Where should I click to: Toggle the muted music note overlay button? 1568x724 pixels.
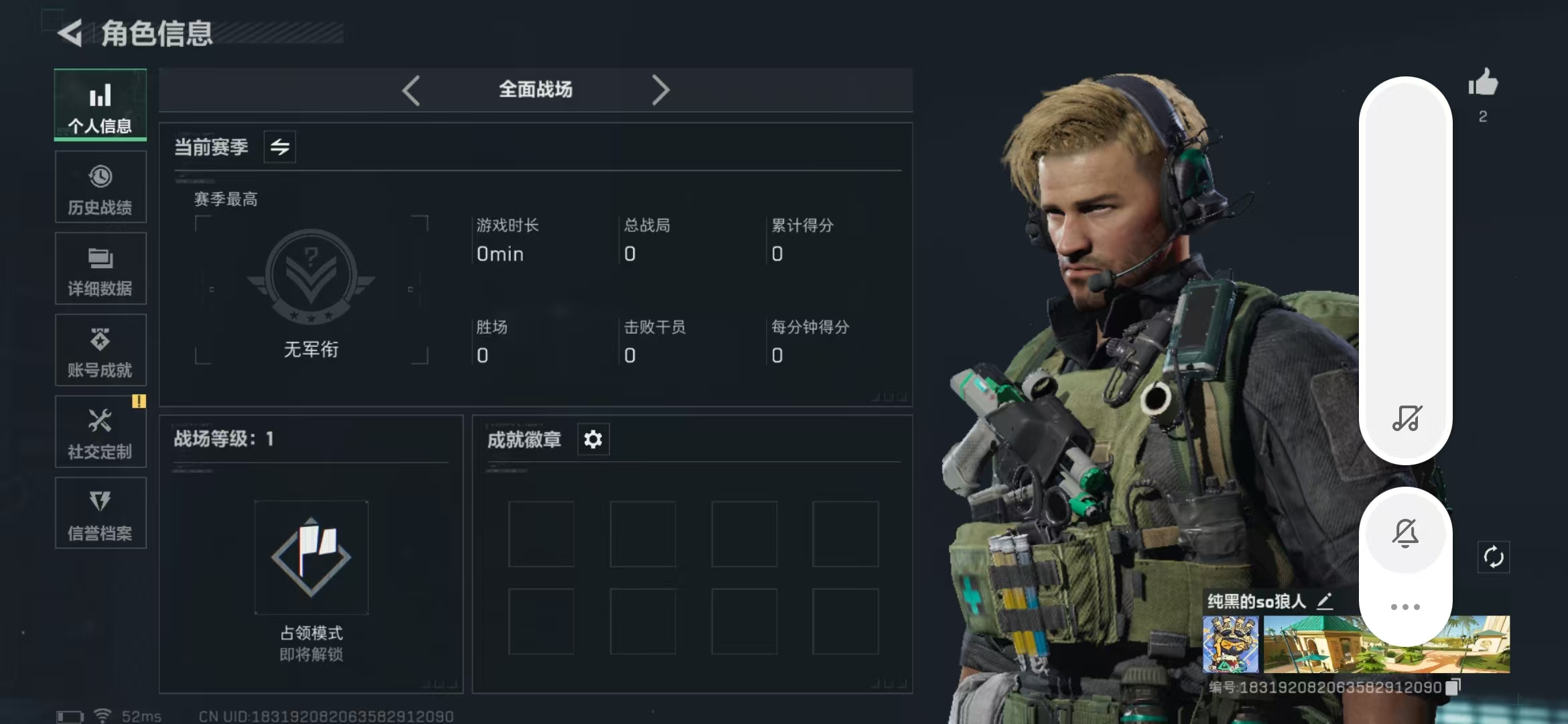[x=1407, y=418]
